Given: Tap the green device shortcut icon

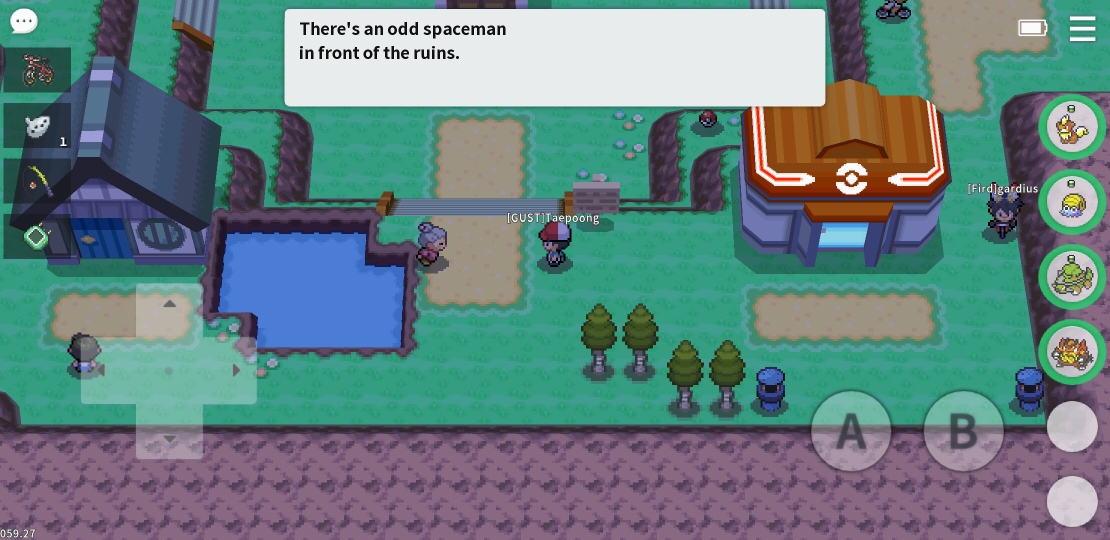Looking at the screenshot, I should point(37,237).
